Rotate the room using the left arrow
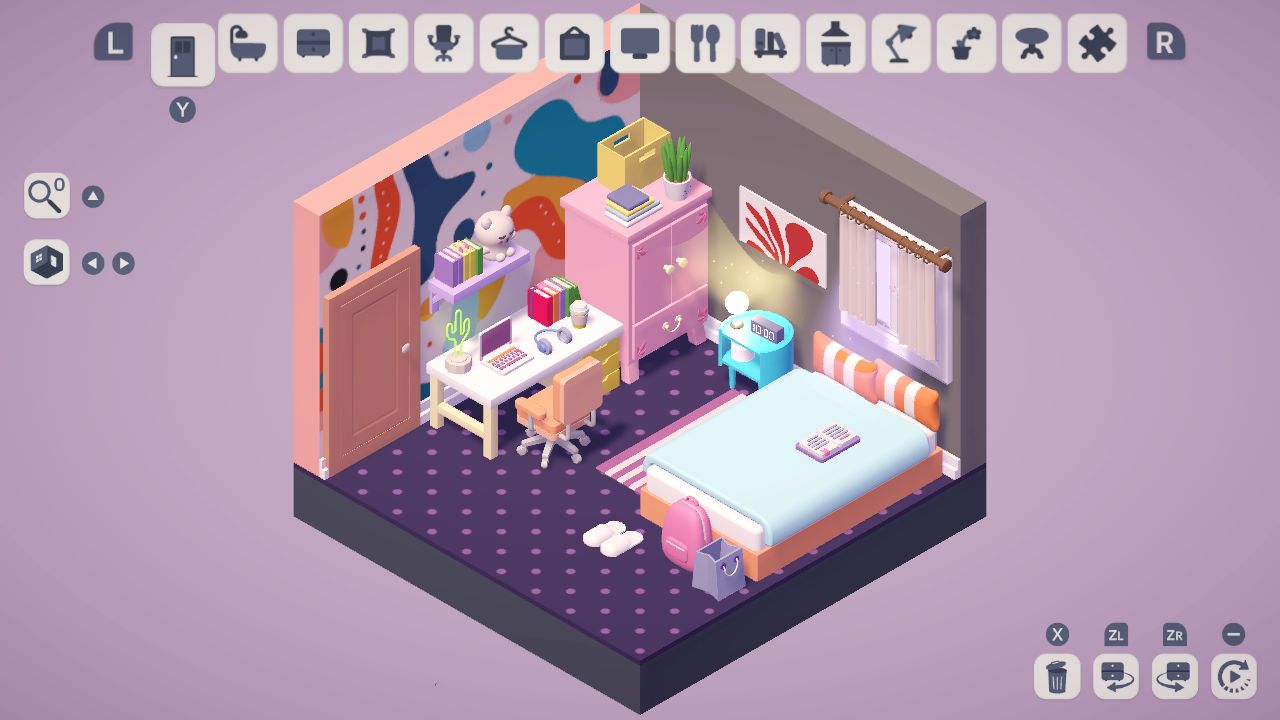This screenshot has height=720, width=1280. [93, 262]
